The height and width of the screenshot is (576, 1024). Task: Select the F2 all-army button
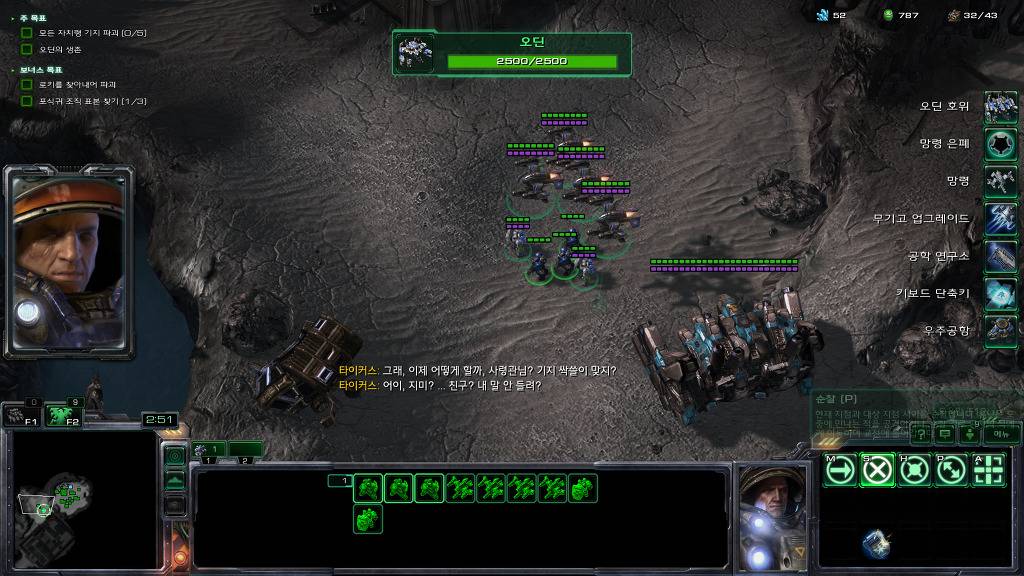(64, 414)
